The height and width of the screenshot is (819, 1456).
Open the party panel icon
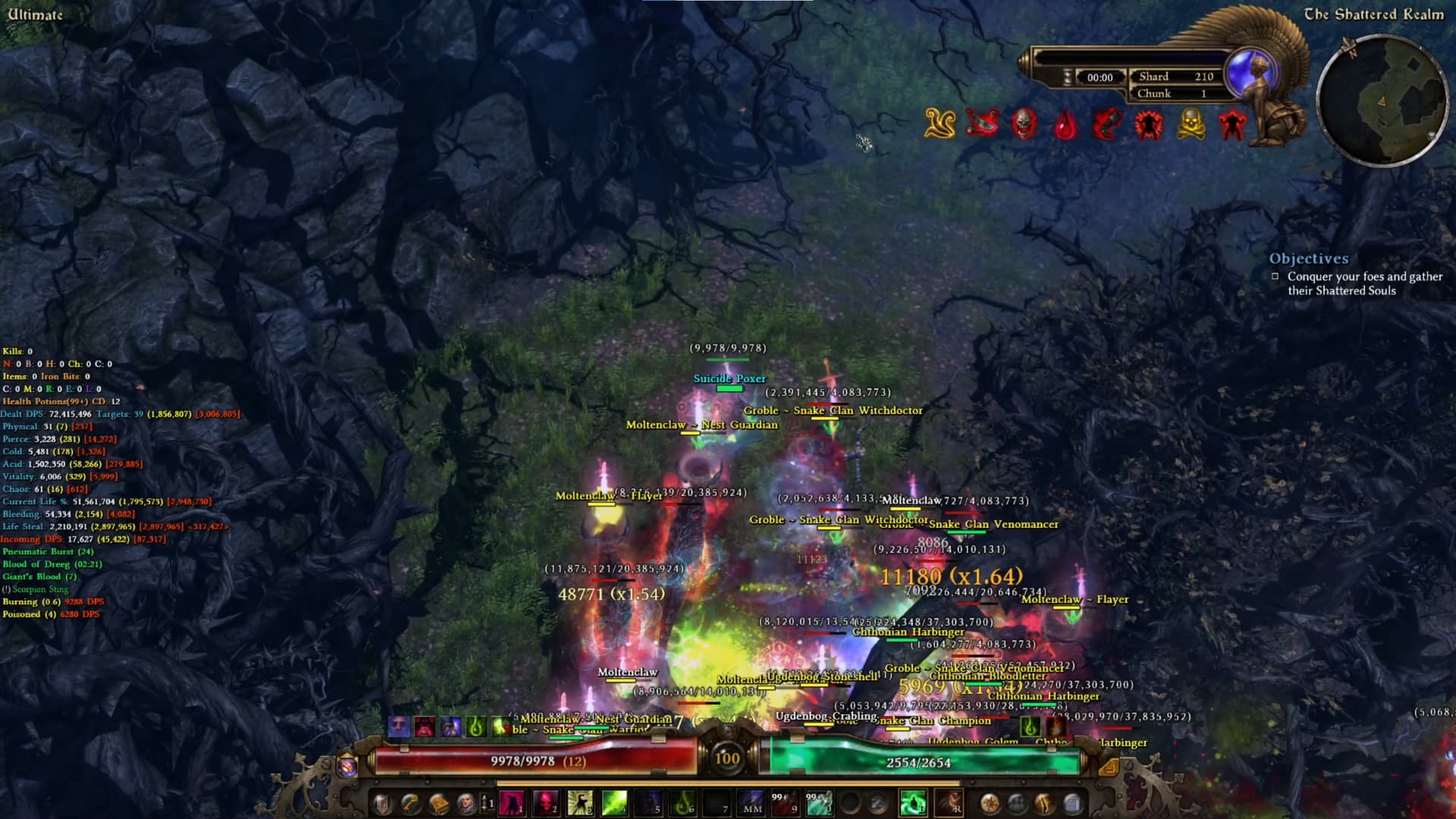[x=1016, y=802]
